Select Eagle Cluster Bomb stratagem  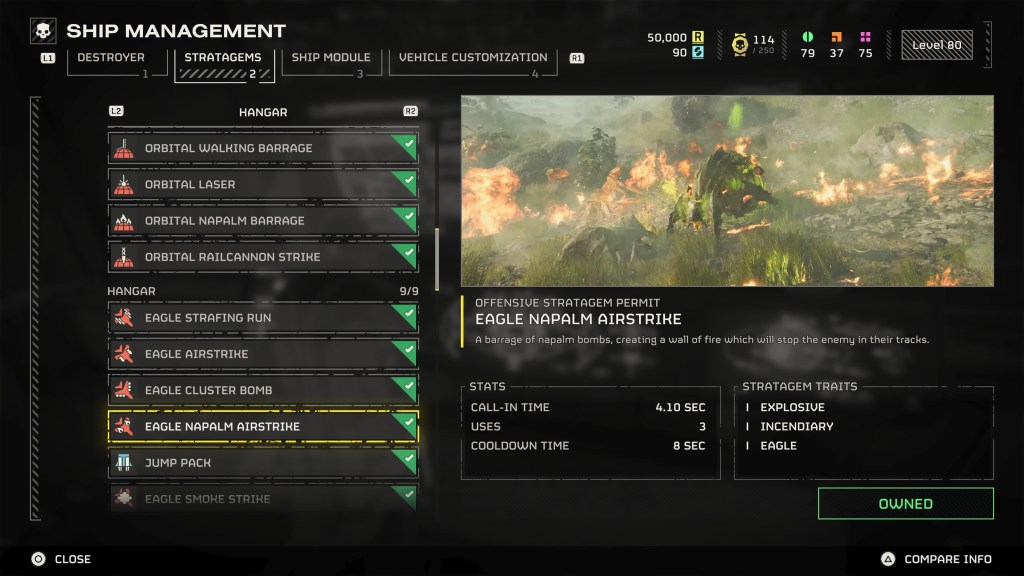pos(263,390)
